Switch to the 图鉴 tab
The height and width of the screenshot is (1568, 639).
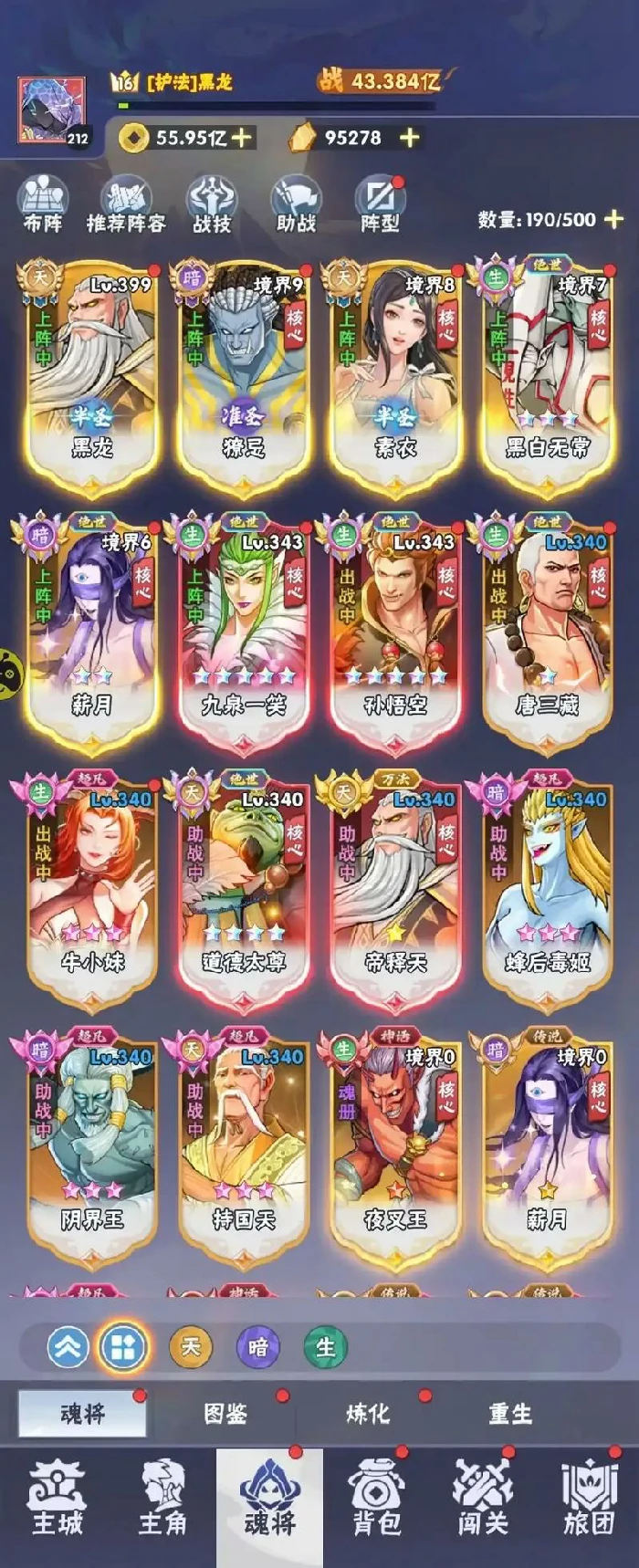(225, 1414)
